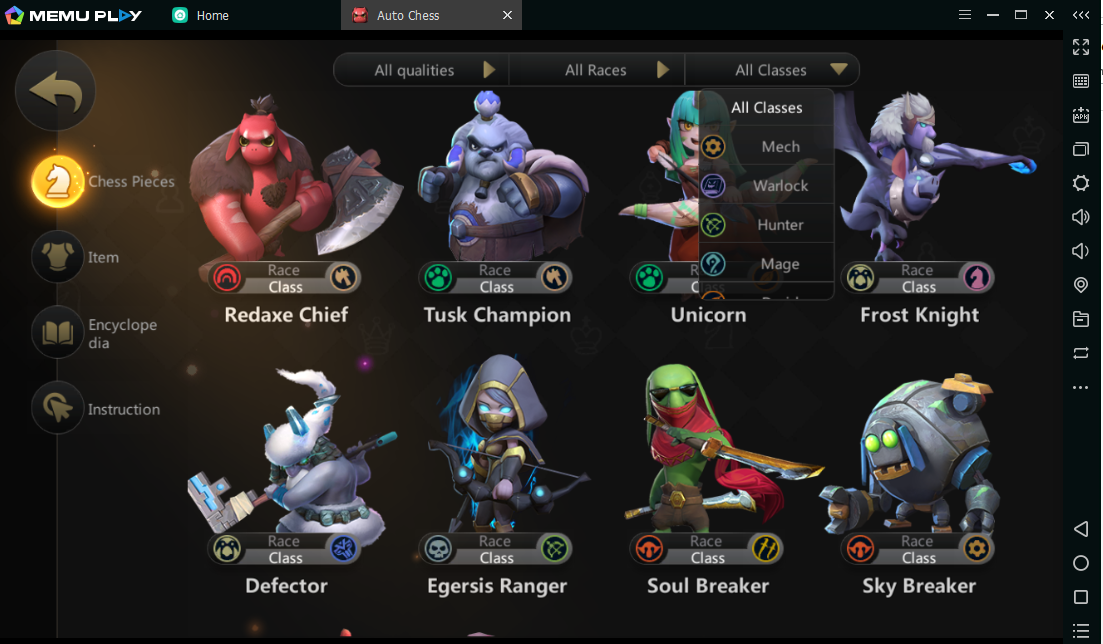Open the Item tab
1103x644 pixels.
[x=59, y=257]
